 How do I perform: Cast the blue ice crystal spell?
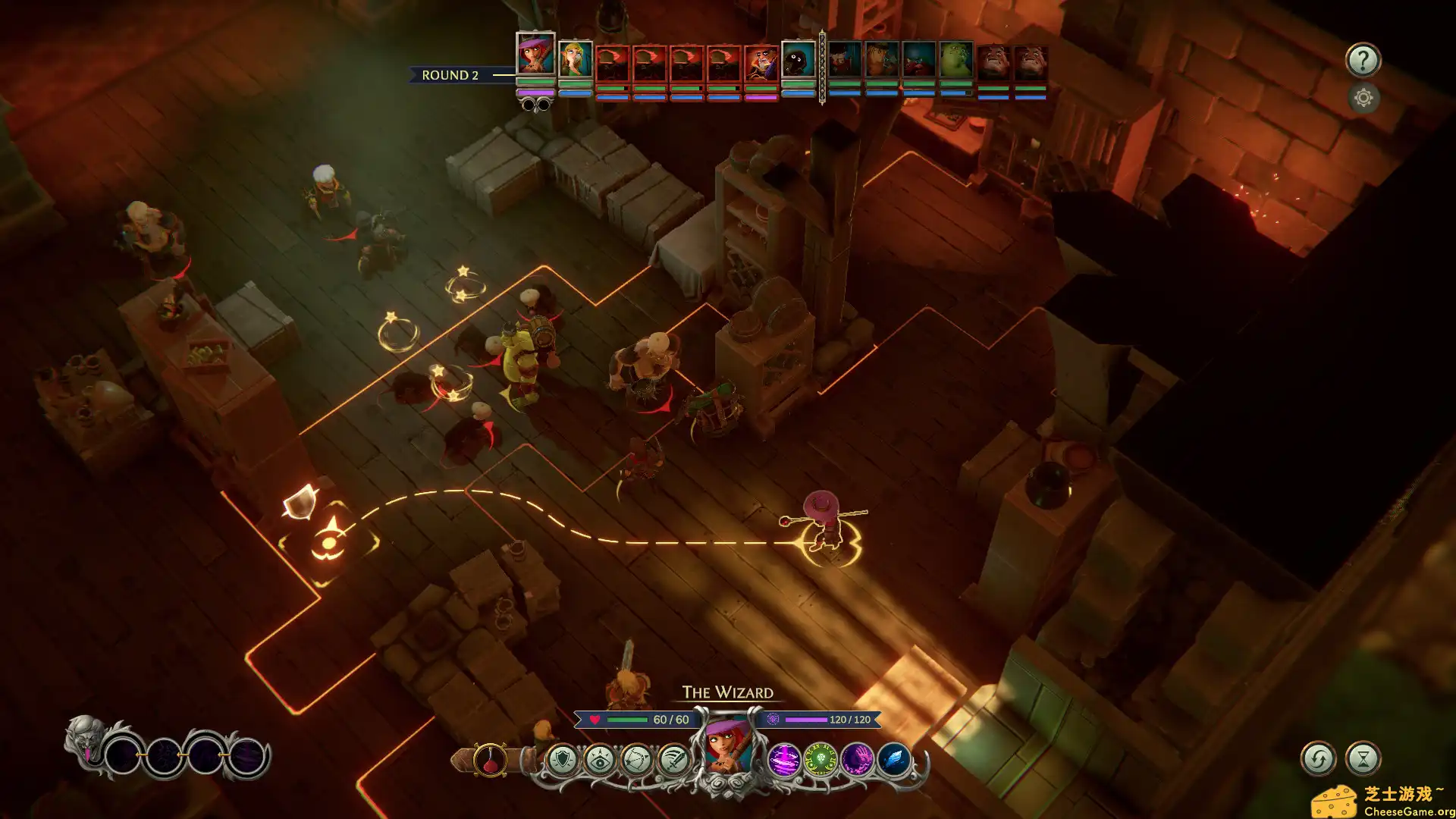[893, 760]
